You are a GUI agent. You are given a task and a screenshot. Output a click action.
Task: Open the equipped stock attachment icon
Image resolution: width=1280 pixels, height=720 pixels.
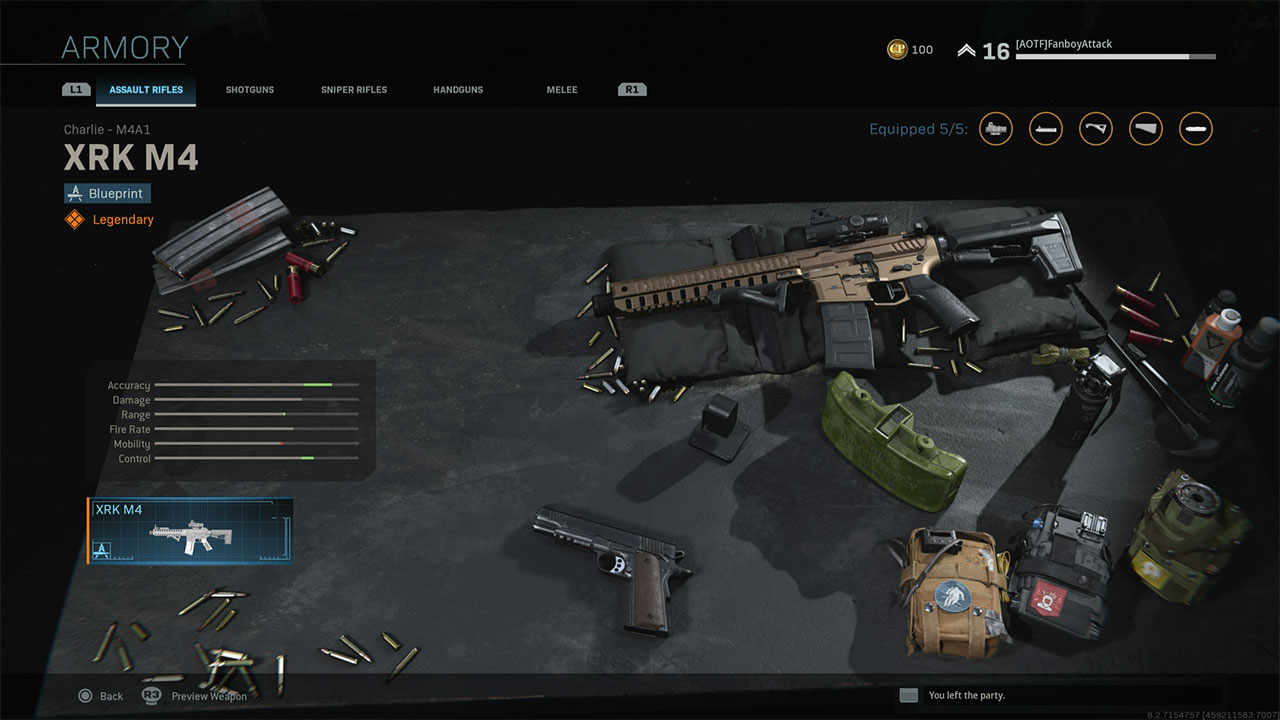[x=1146, y=129]
